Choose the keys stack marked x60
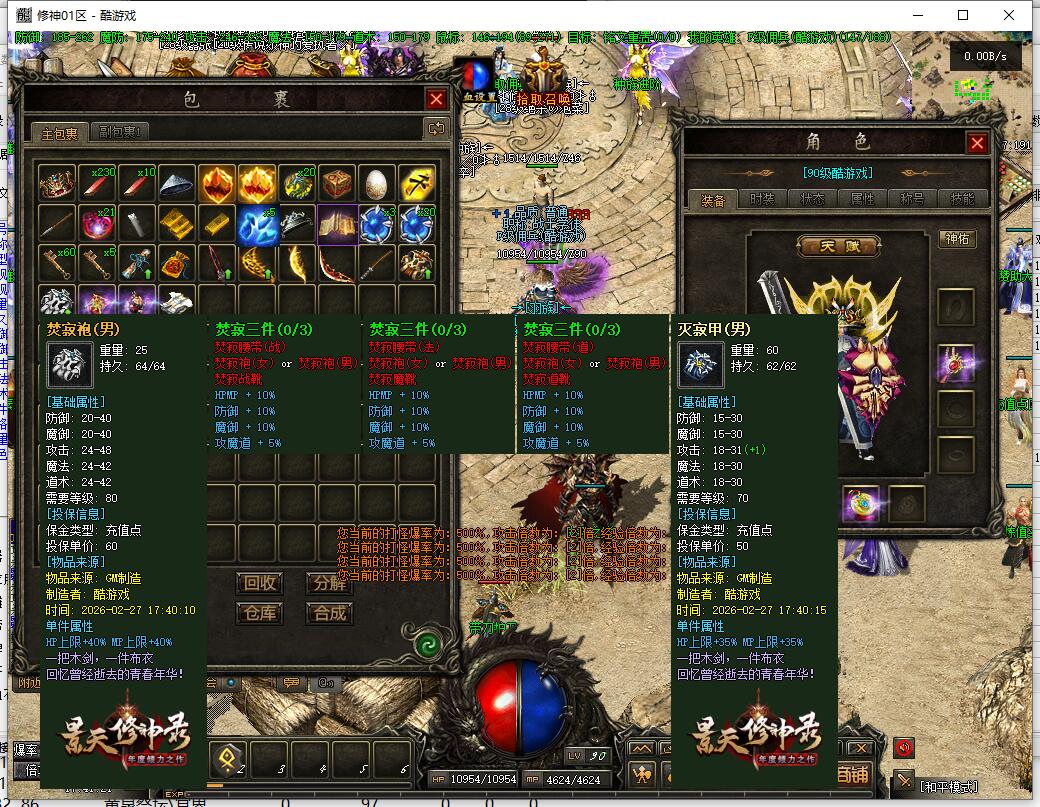 [x=57, y=264]
